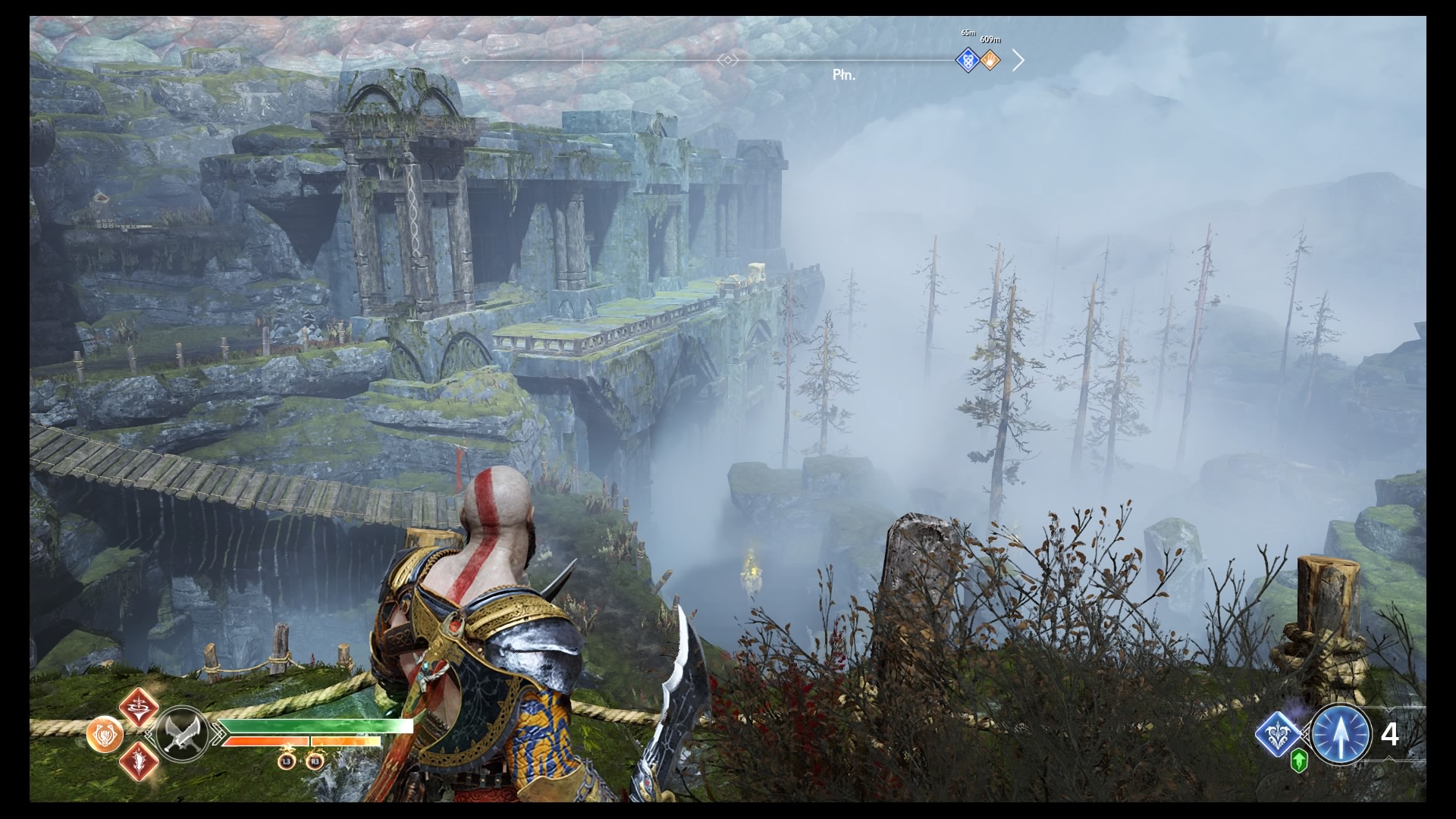Select the orange hand compass marker at 609m
The width and height of the screenshot is (1456, 819).
990,59
